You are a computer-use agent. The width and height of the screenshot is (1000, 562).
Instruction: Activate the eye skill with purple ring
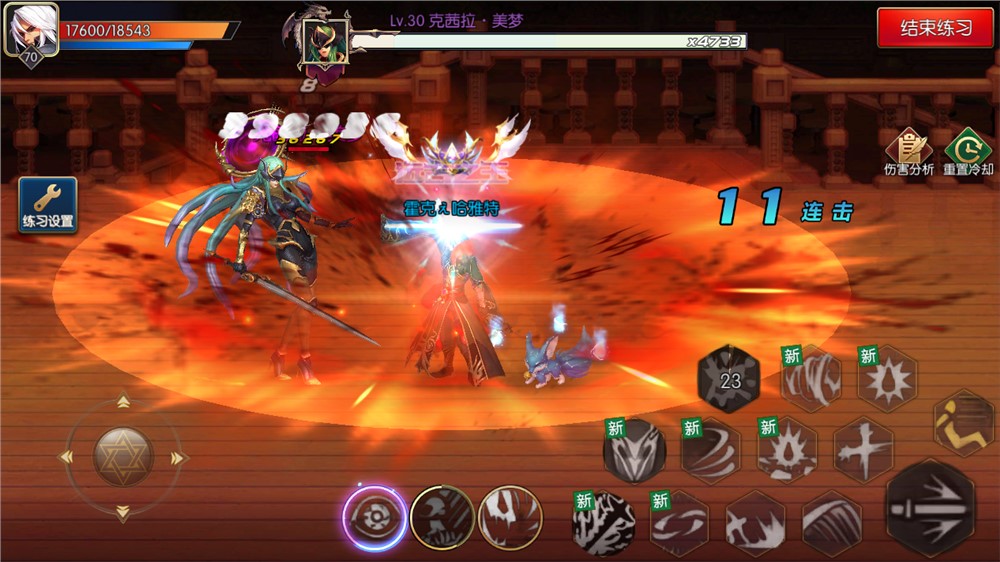(x=374, y=518)
